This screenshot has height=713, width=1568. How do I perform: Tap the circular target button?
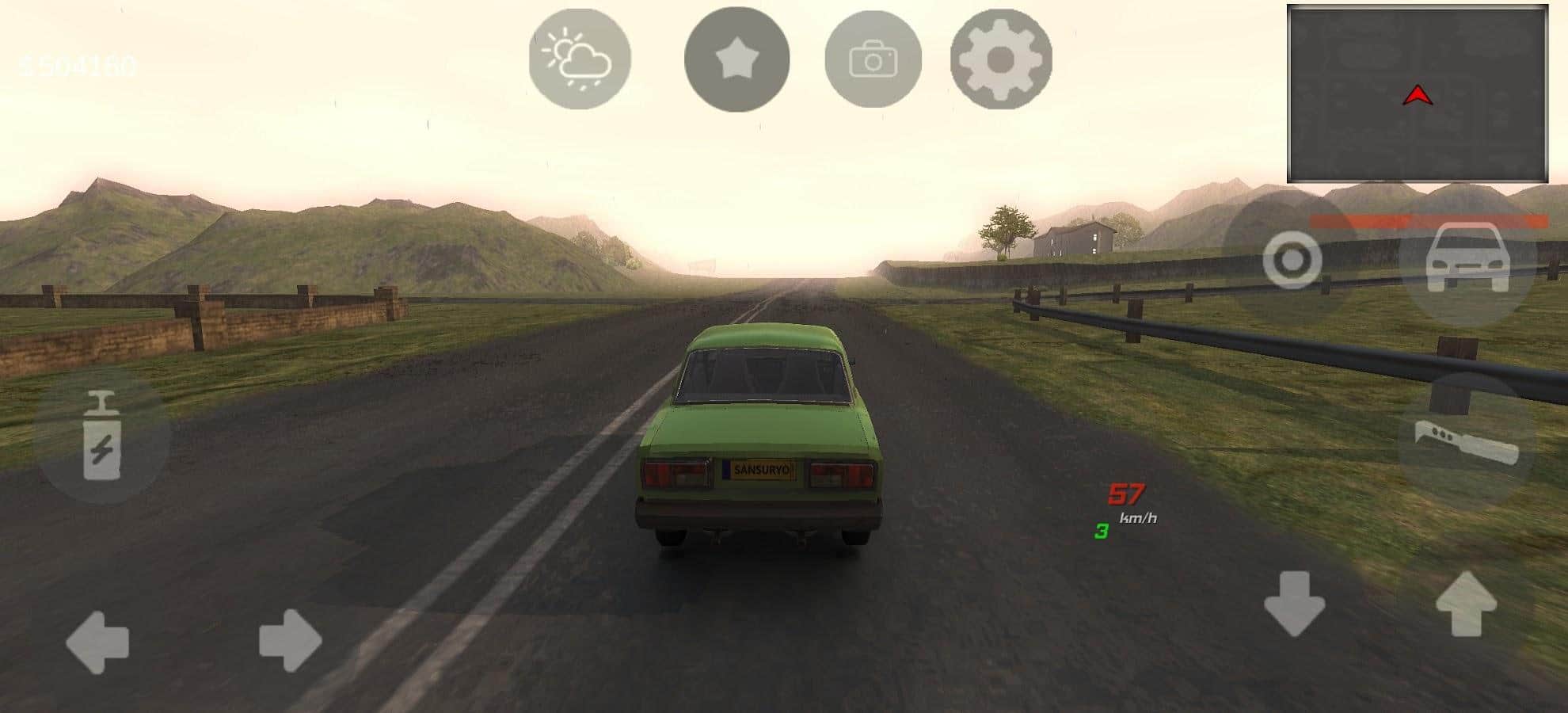click(x=1292, y=260)
